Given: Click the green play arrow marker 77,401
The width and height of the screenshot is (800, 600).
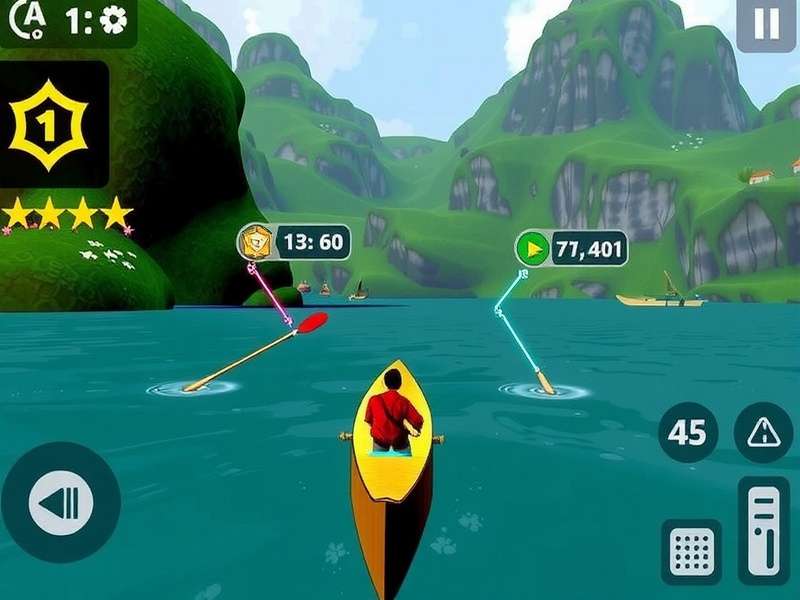Looking at the screenshot, I should [x=532, y=249].
